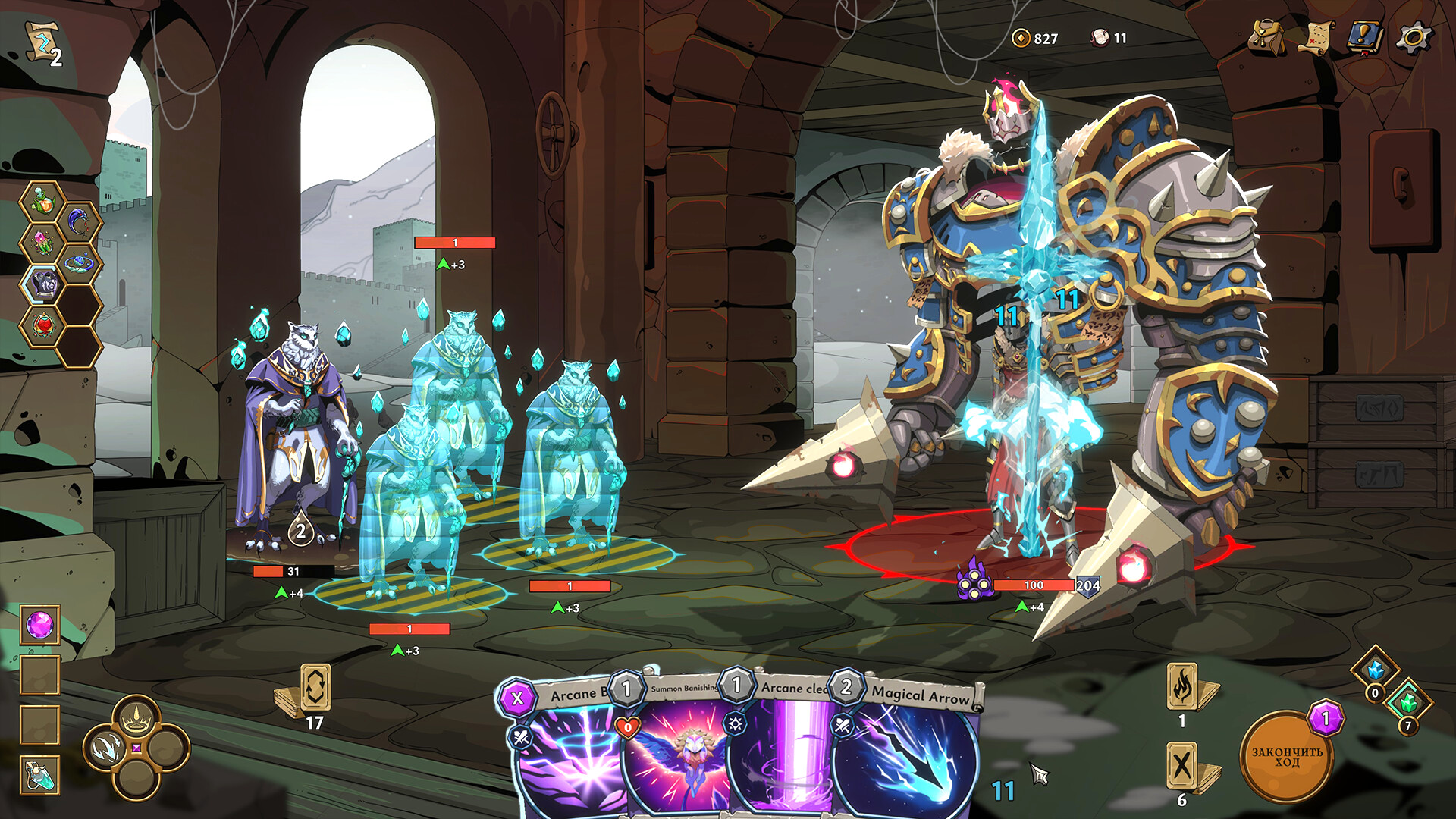This screenshot has height=819, width=1456.
Task: Inspect the red heart relic
Action: [45, 326]
